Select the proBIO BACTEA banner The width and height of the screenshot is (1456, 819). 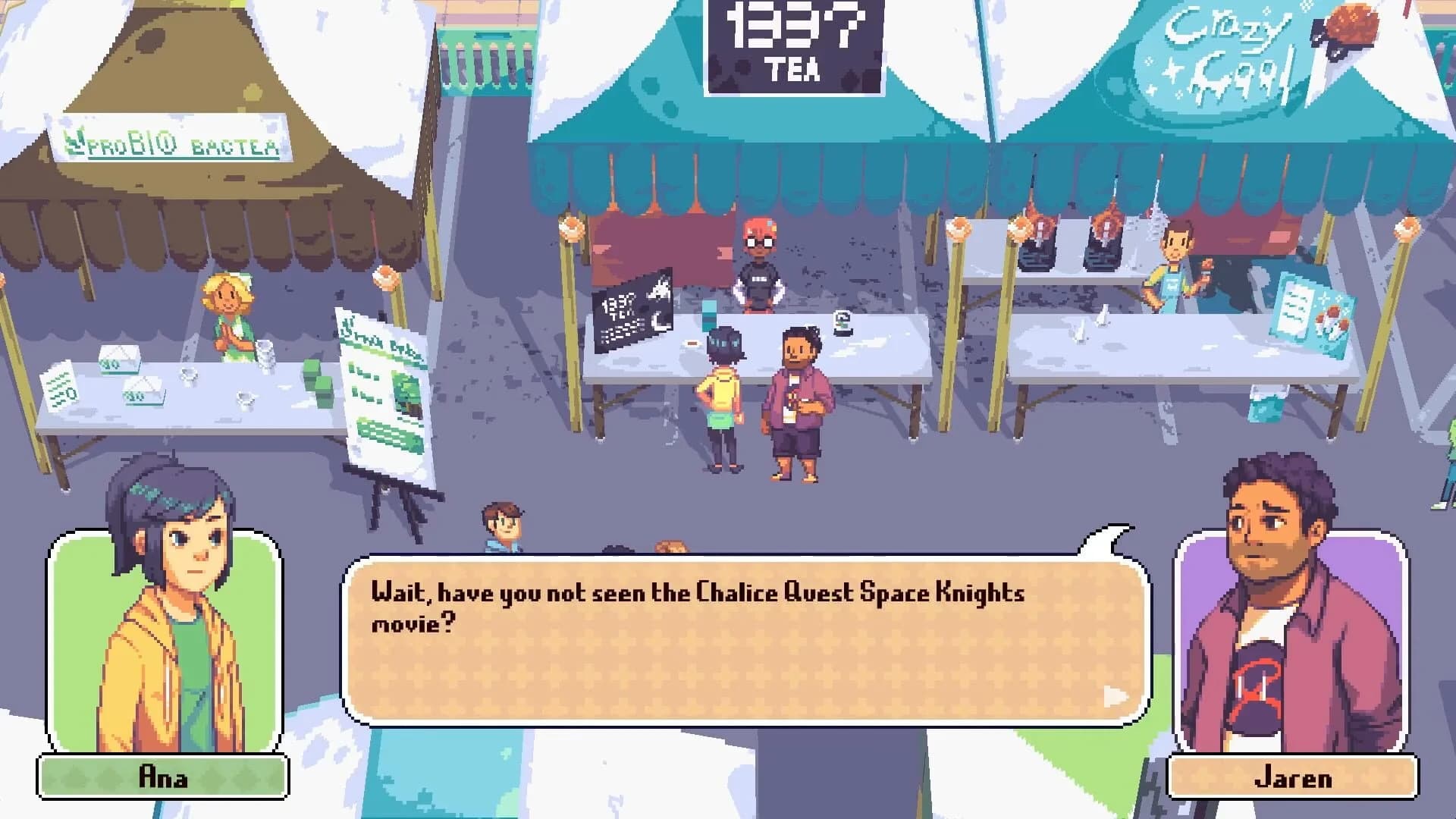pyautogui.click(x=174, y=144)
